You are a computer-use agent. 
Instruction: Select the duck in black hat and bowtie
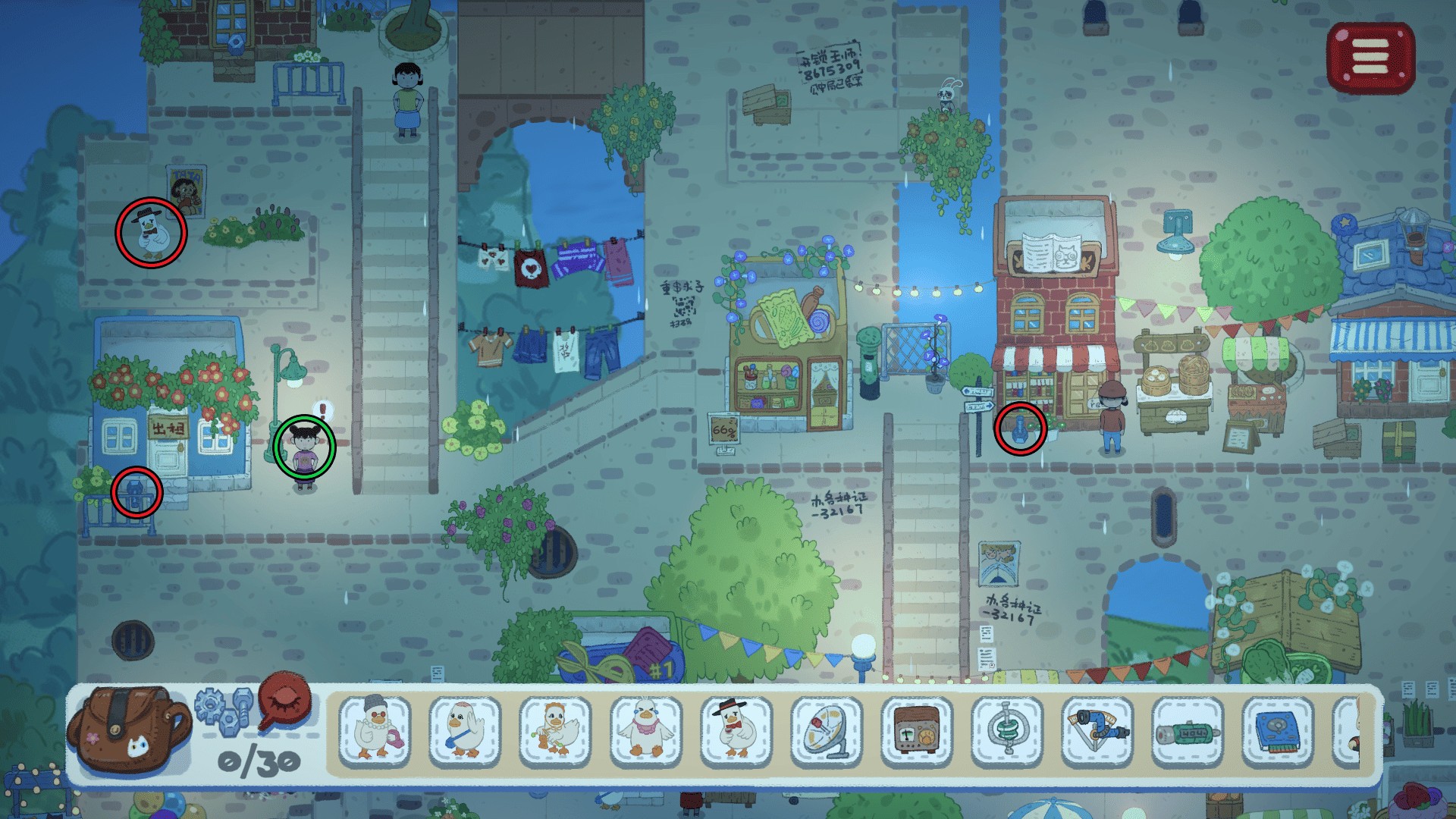[736, 730]
